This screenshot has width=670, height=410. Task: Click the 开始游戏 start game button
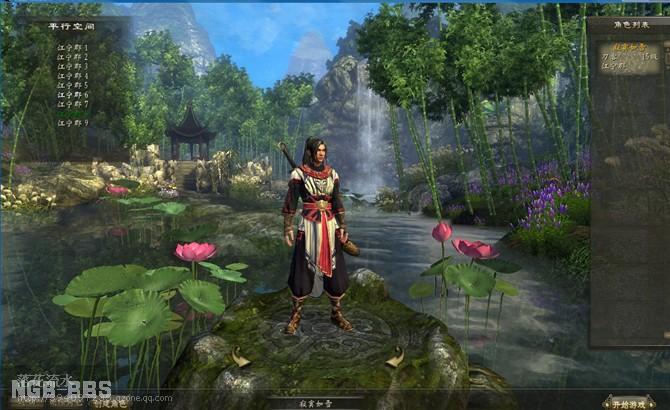pyautogui.click(x=629, y=402)
